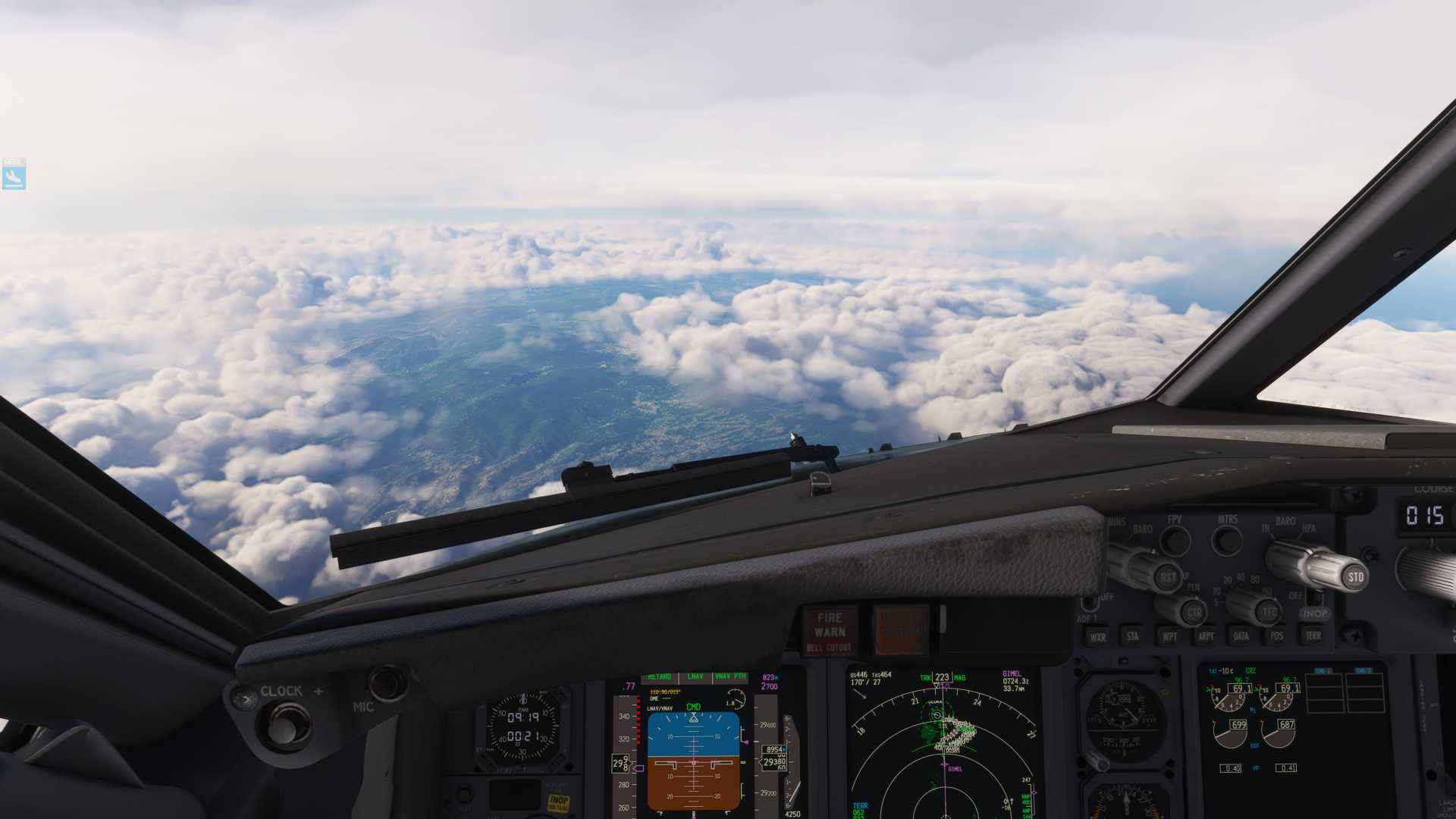Viewport: 1456px width, 819px height.
Task: Show airports with the ARPT button
Action: tap(1206, 635)
